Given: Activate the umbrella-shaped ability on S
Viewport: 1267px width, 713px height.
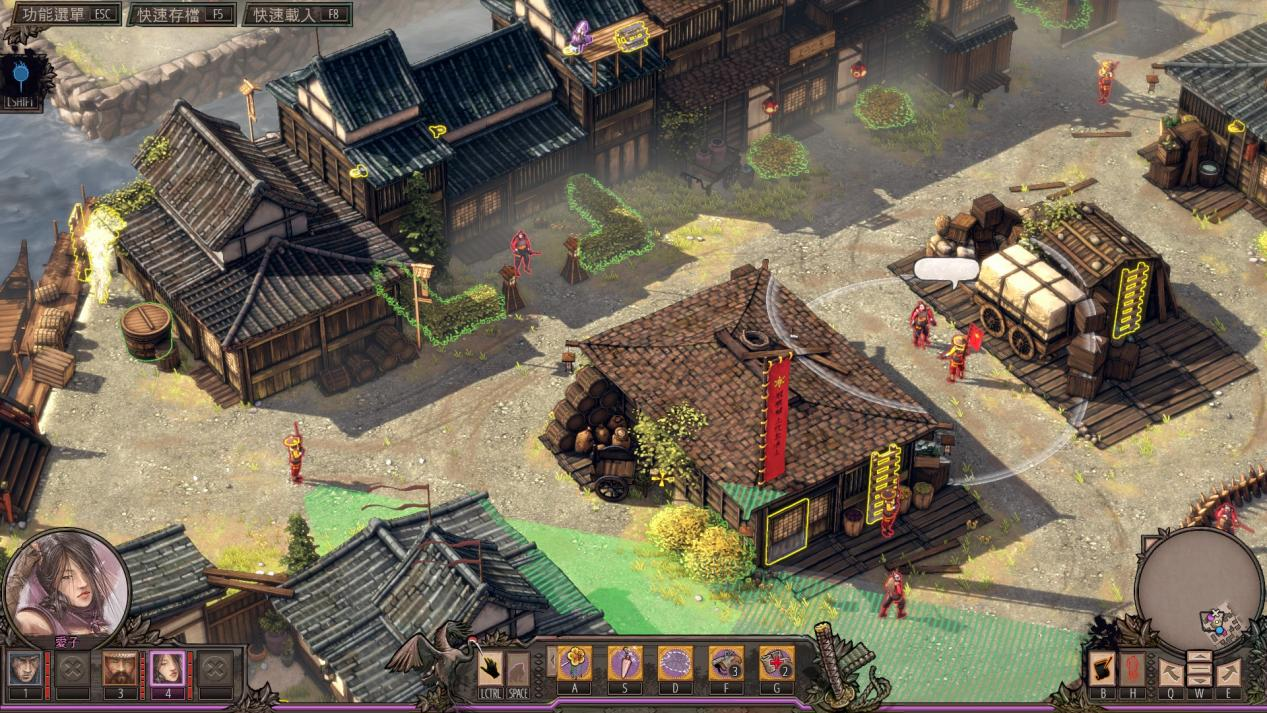Looking at the screenshot, I should coord(625,662).
